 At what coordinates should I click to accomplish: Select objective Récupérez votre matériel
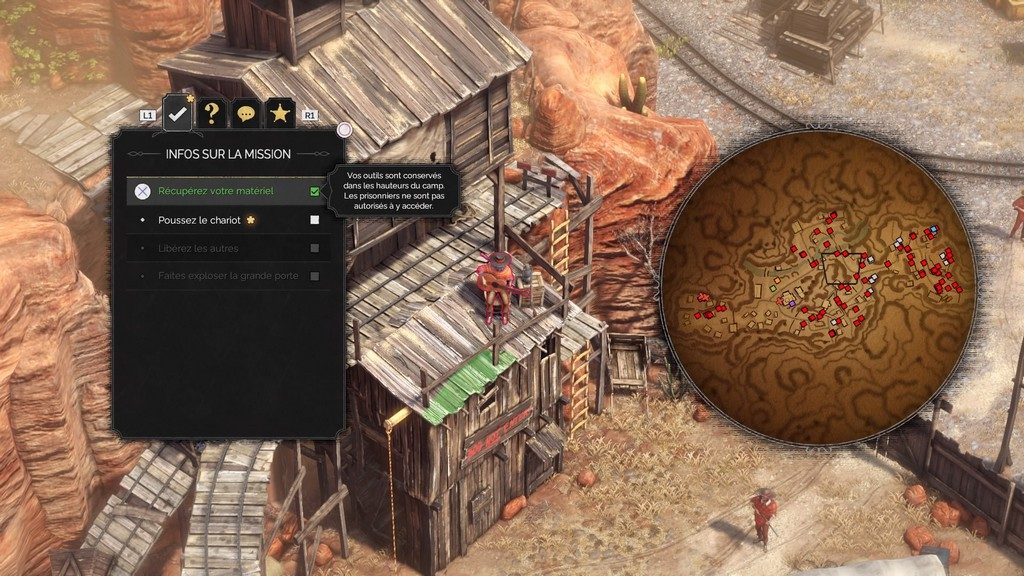228,191
